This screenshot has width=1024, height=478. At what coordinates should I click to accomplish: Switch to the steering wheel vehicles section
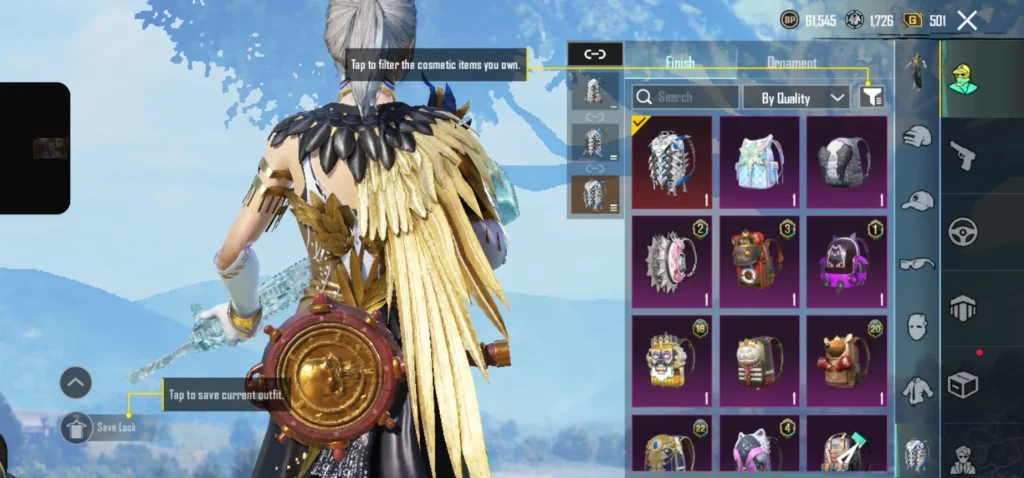pos(963,231)
